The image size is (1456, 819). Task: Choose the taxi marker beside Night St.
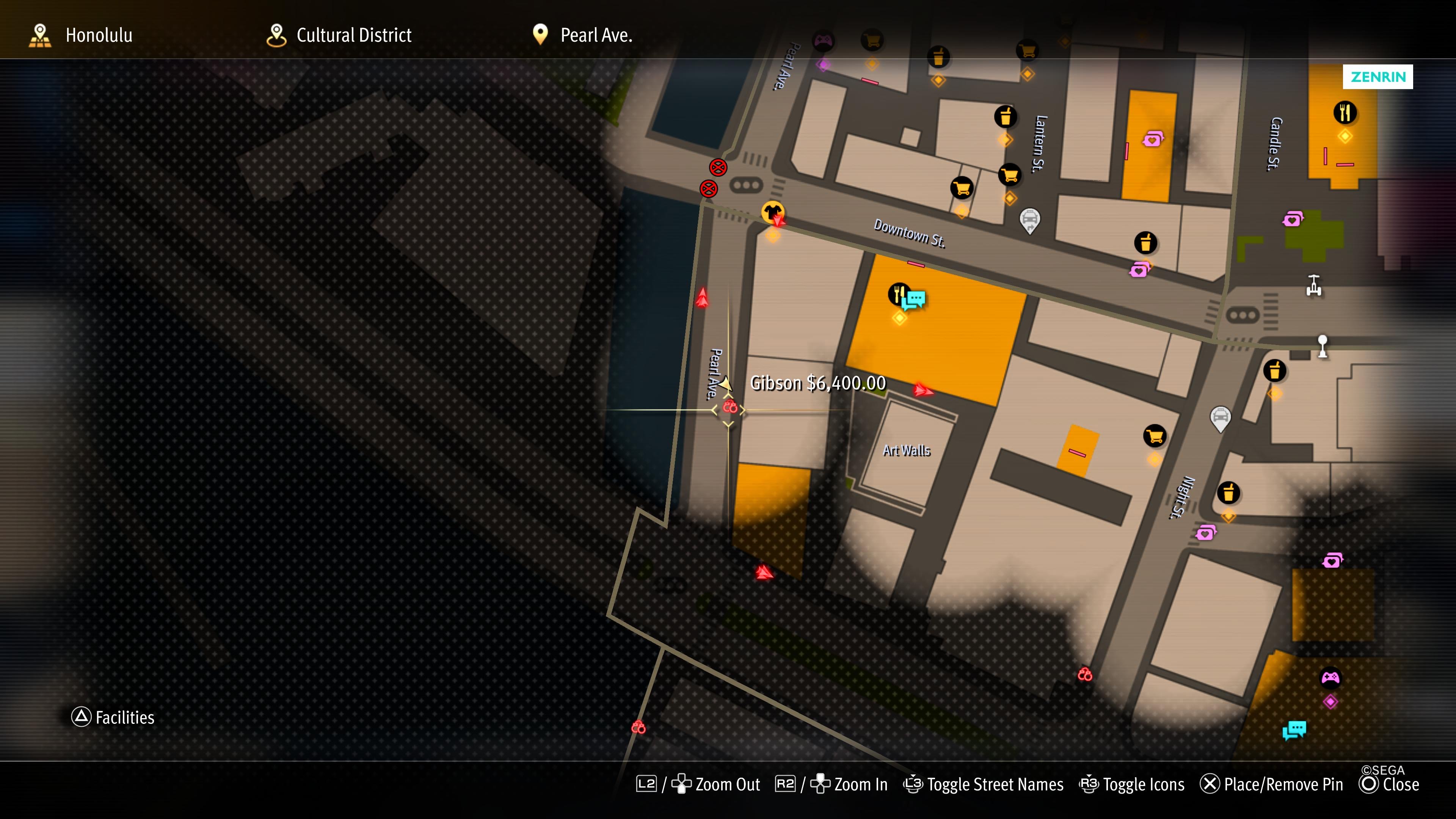1220,418
